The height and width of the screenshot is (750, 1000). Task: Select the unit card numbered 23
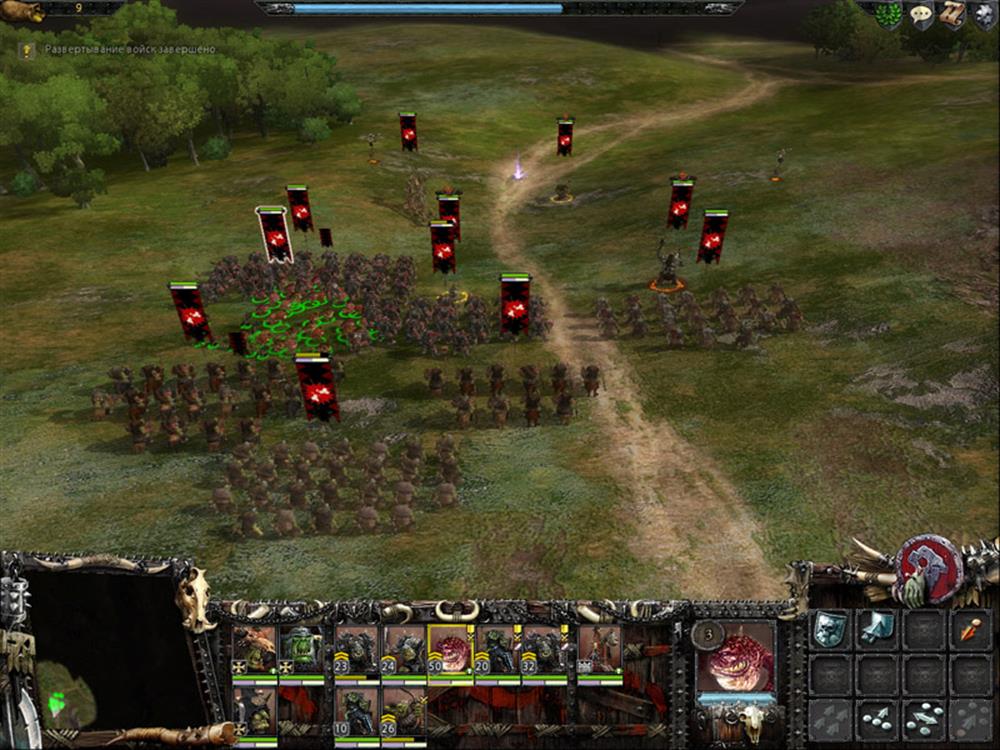(355, 650)
